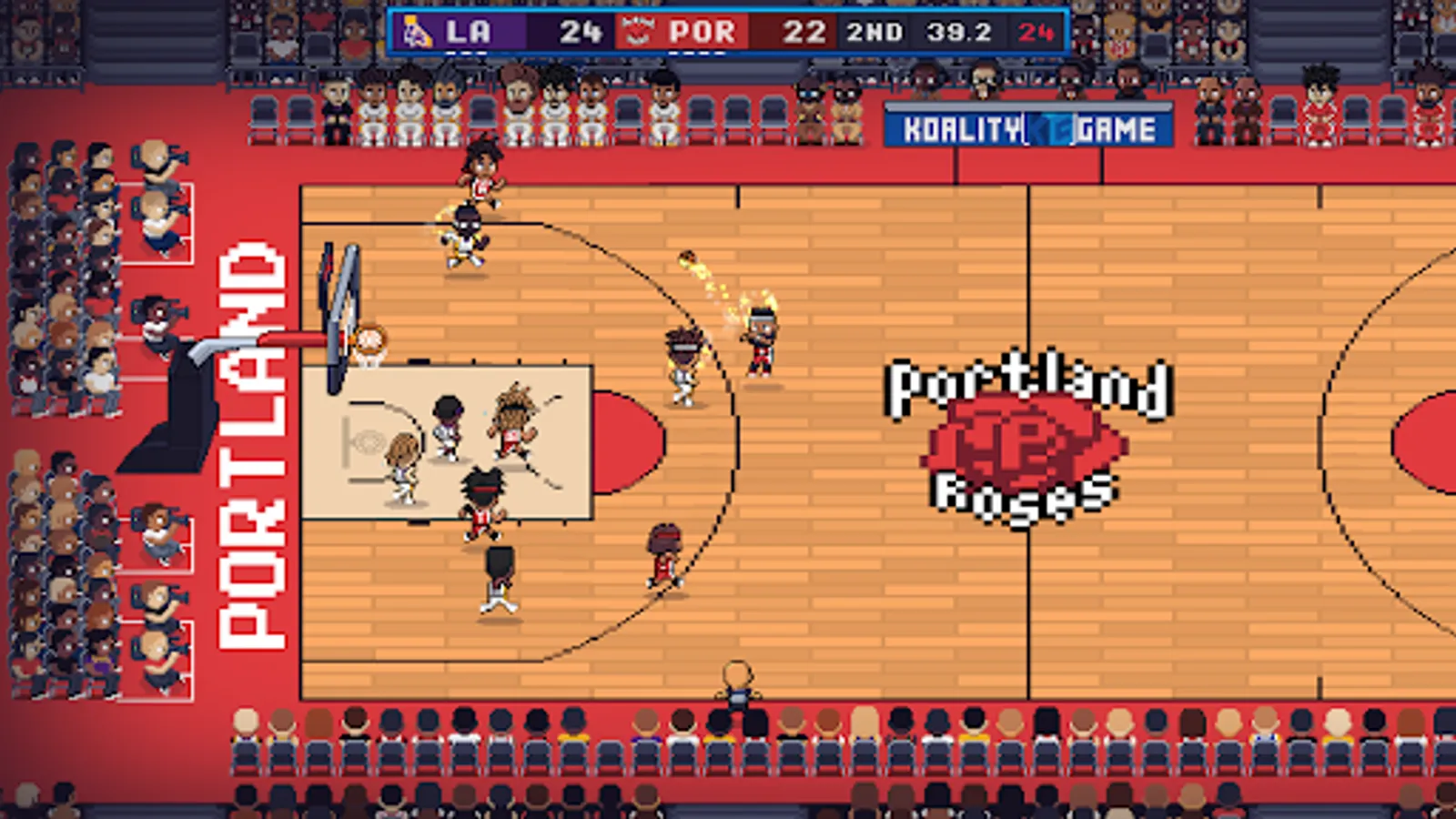Click the POR Blazers logo on the scoreboard
Viewport: 1456px width, 819px height.
pos(637,32)
